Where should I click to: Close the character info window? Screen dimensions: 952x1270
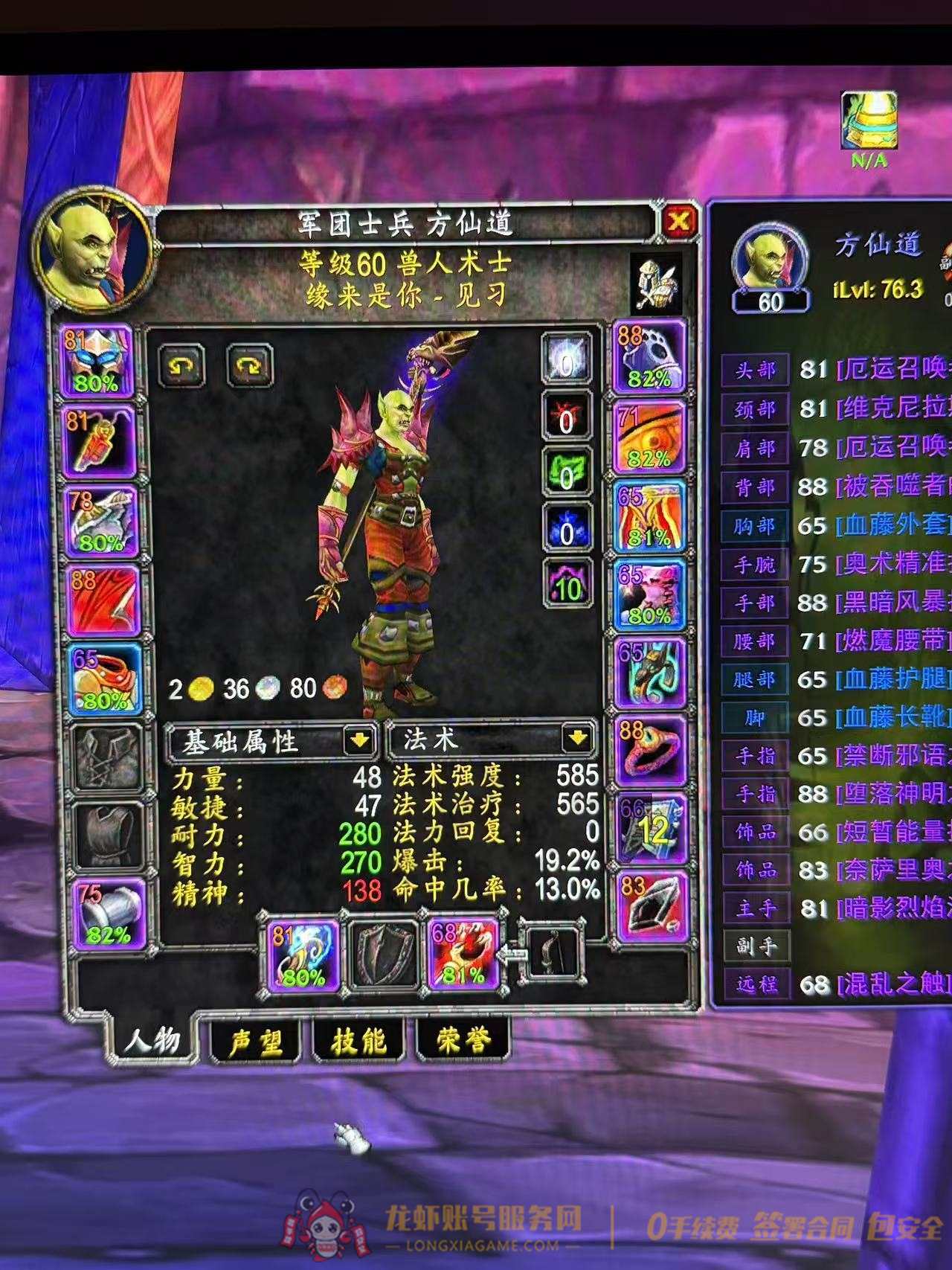tap(678, 222)
